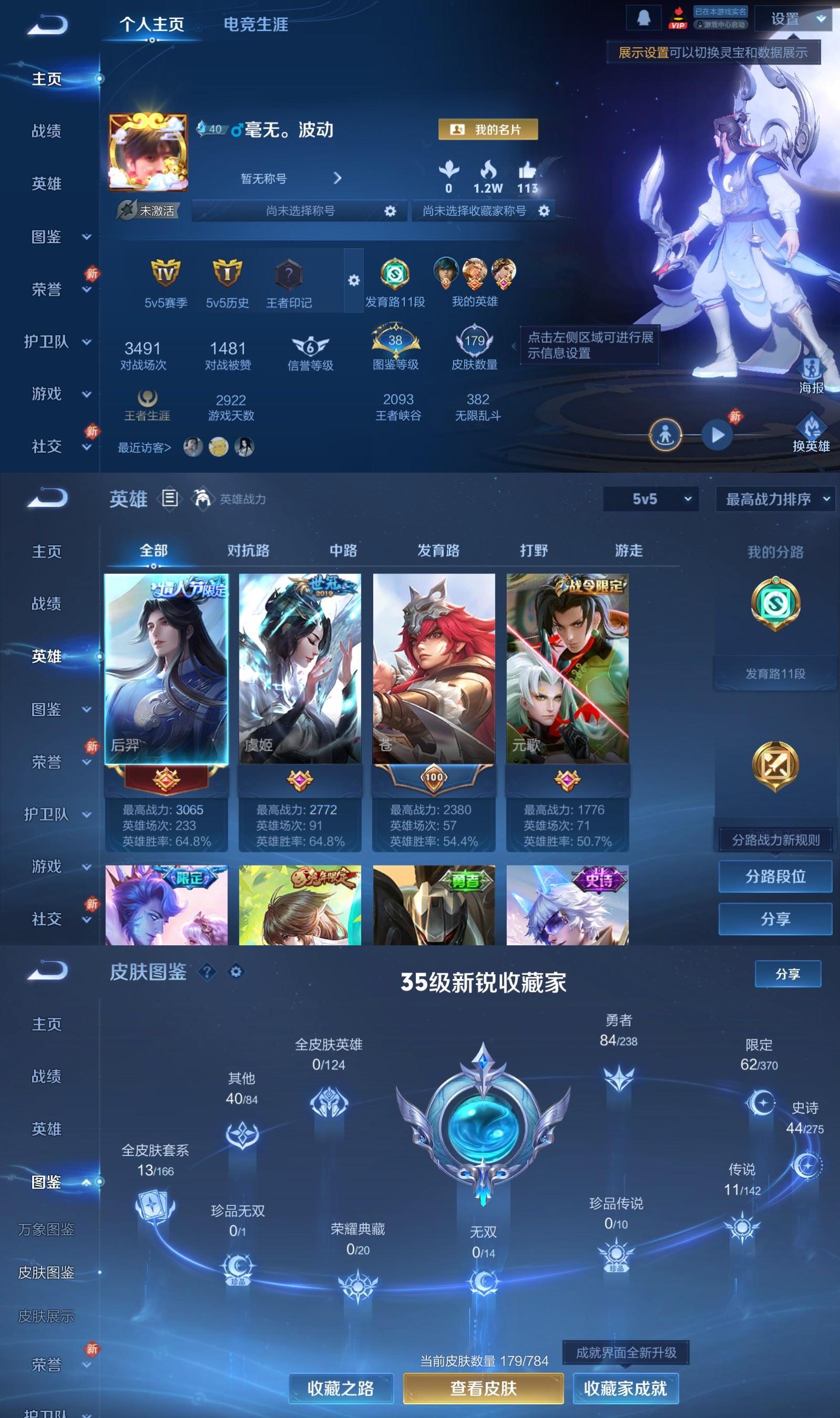Screen dimensions: 840x1418
Task: Open the 5v5 mode dropdown
Action: 650,499
